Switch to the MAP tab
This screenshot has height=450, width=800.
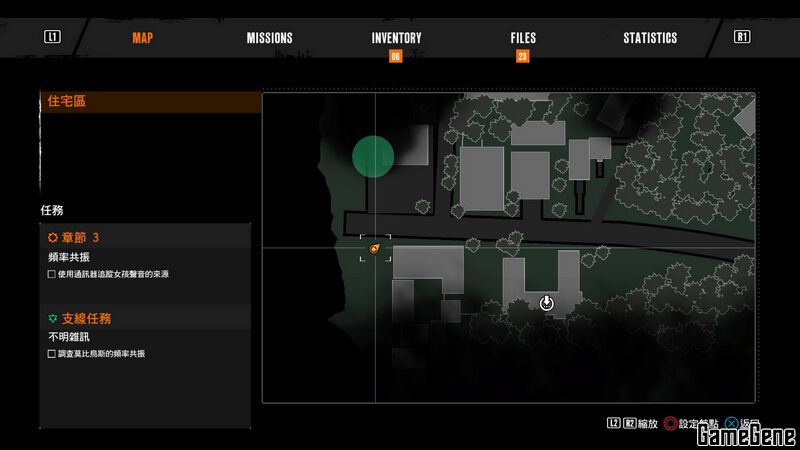(x=143, y=38)
